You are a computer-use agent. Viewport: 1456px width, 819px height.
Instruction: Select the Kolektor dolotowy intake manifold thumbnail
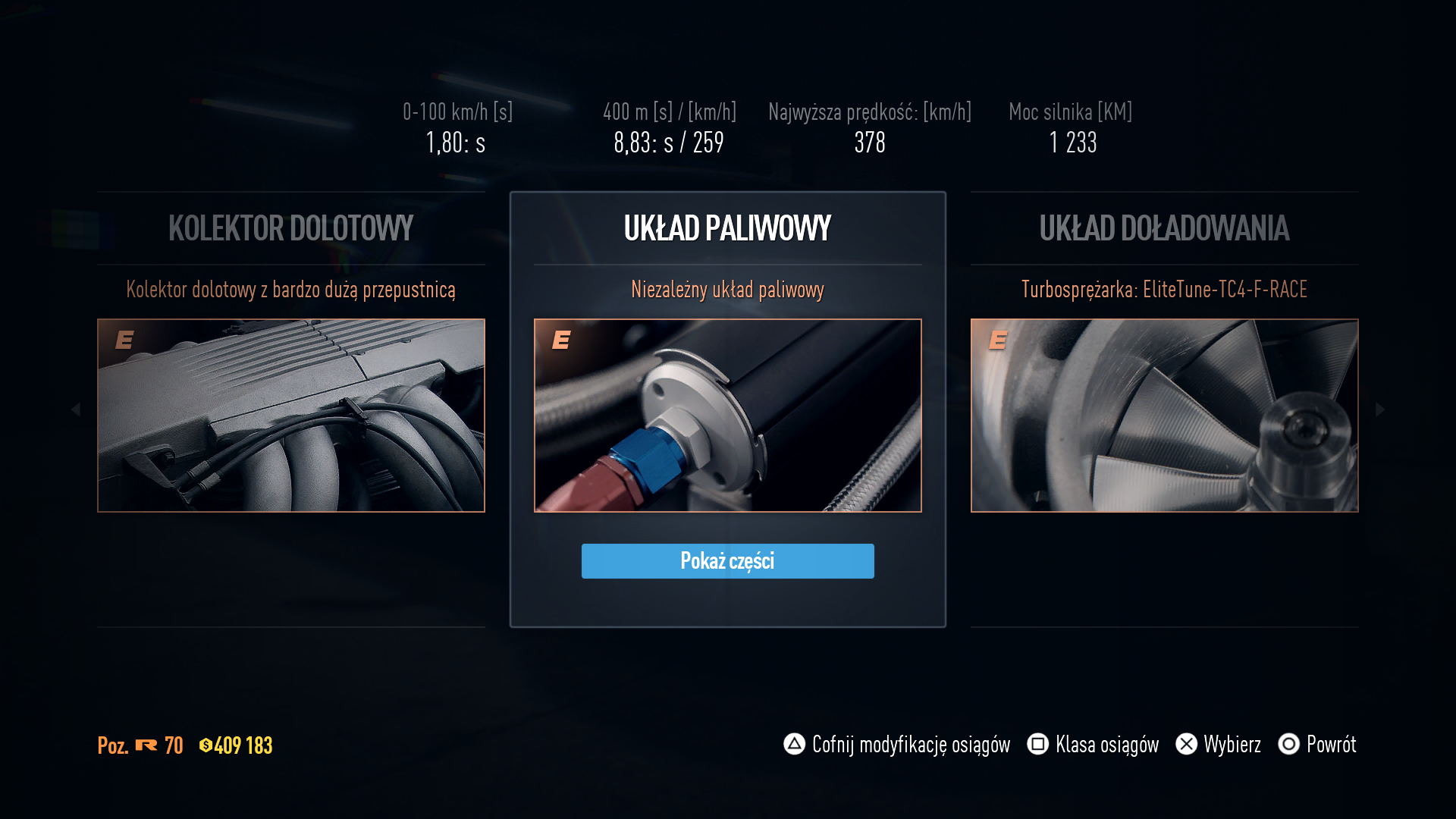[291, 416]
